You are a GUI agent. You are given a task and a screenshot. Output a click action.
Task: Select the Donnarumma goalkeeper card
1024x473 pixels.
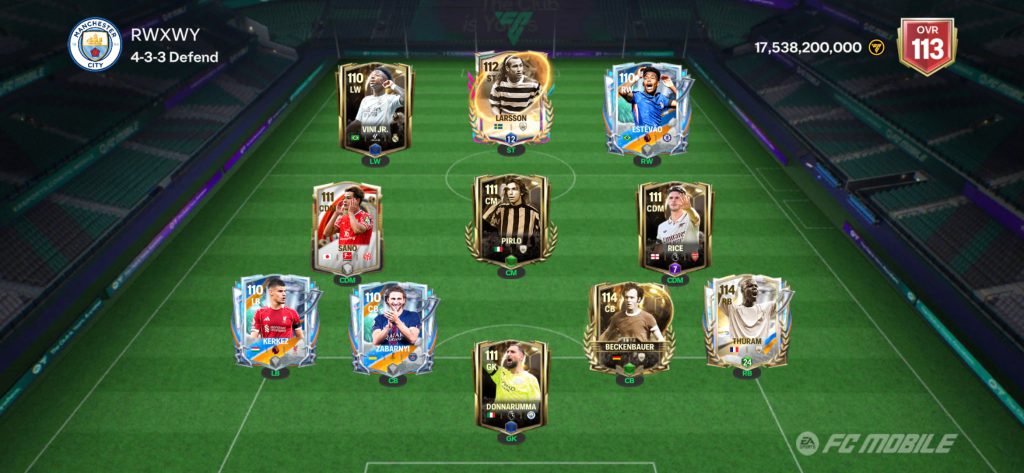point(511,386)
